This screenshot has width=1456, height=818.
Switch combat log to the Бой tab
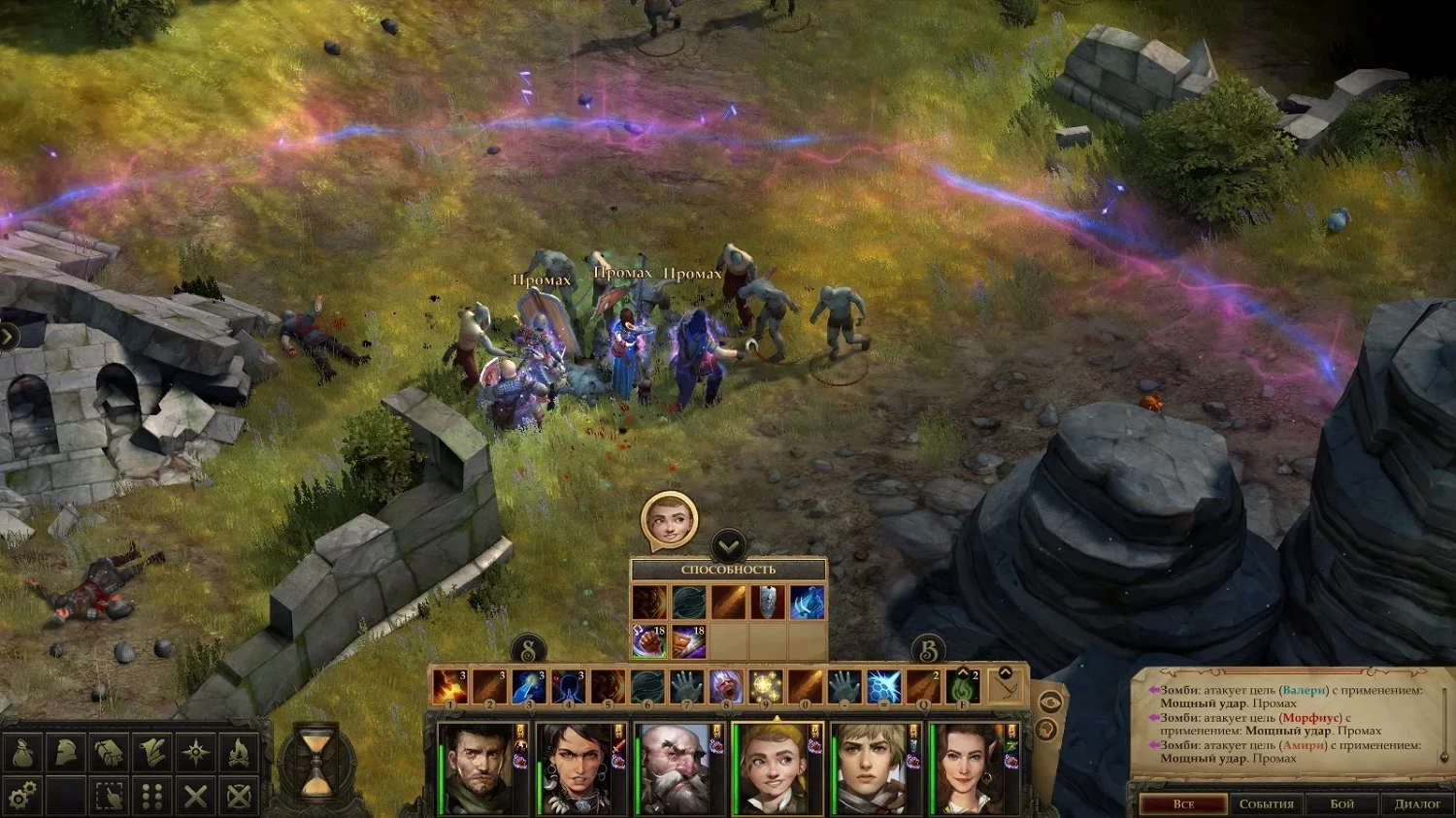click(x=1341, y=804)
